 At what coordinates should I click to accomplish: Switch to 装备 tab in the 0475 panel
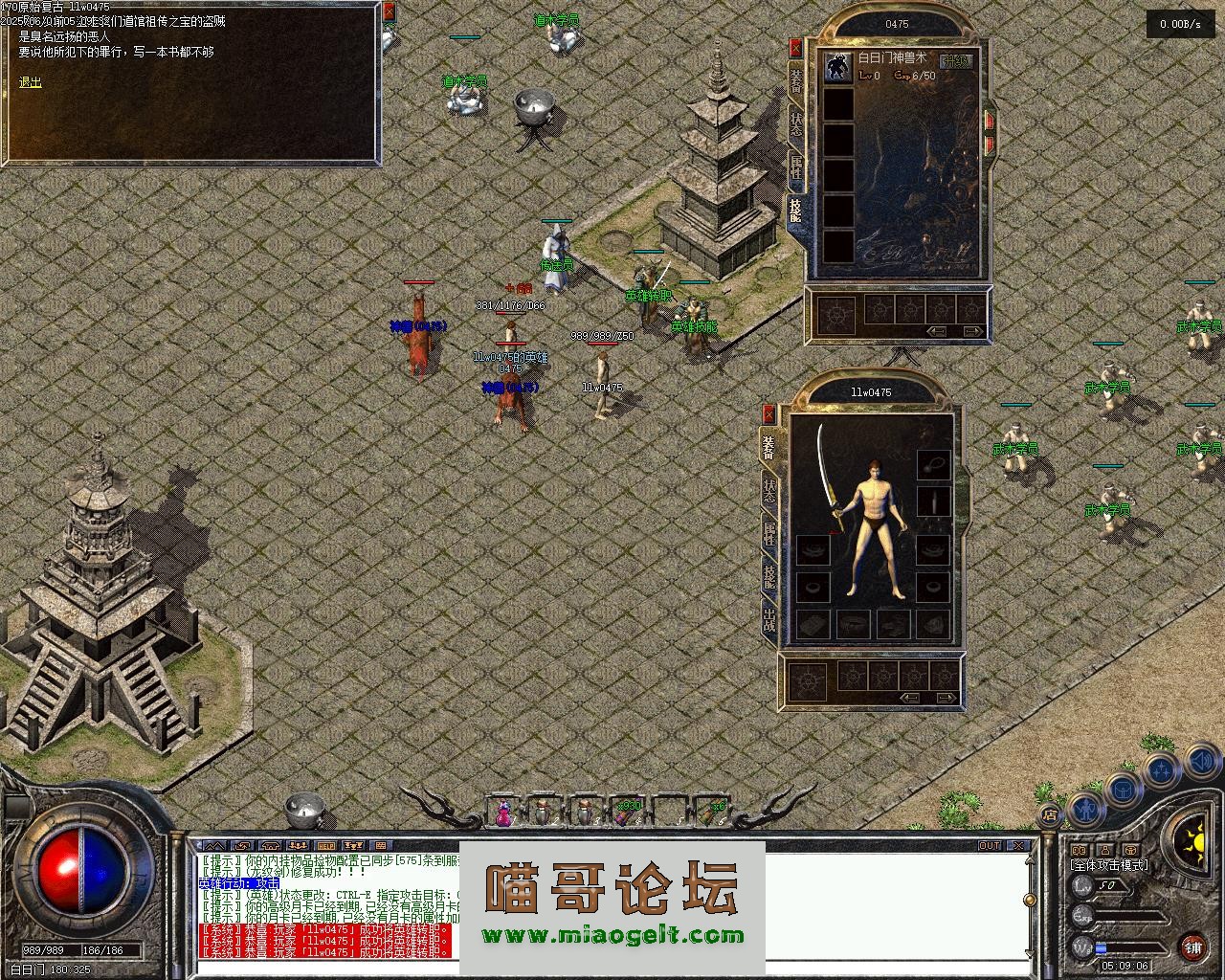(796, 81)
